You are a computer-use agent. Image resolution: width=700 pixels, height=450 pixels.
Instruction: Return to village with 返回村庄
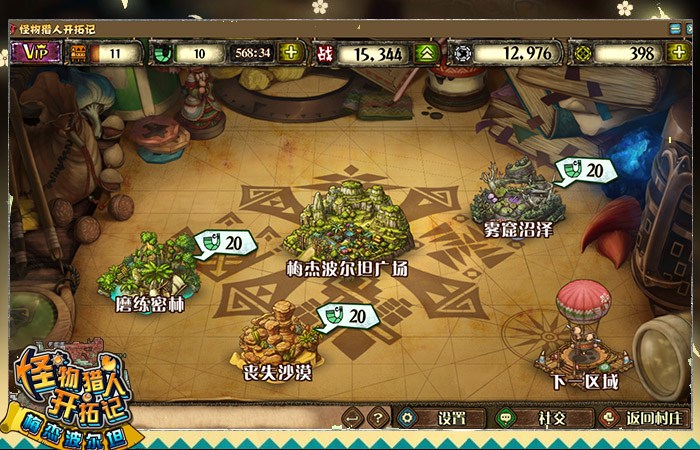[x=640, y=418]
